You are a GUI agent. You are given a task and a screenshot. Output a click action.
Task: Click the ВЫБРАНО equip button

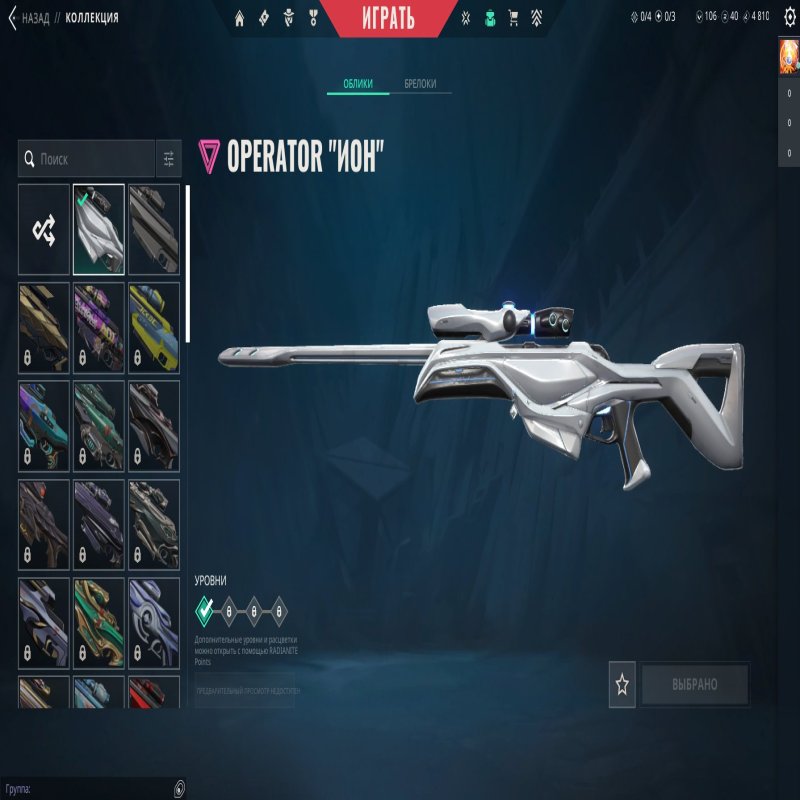tap(695, 685)
